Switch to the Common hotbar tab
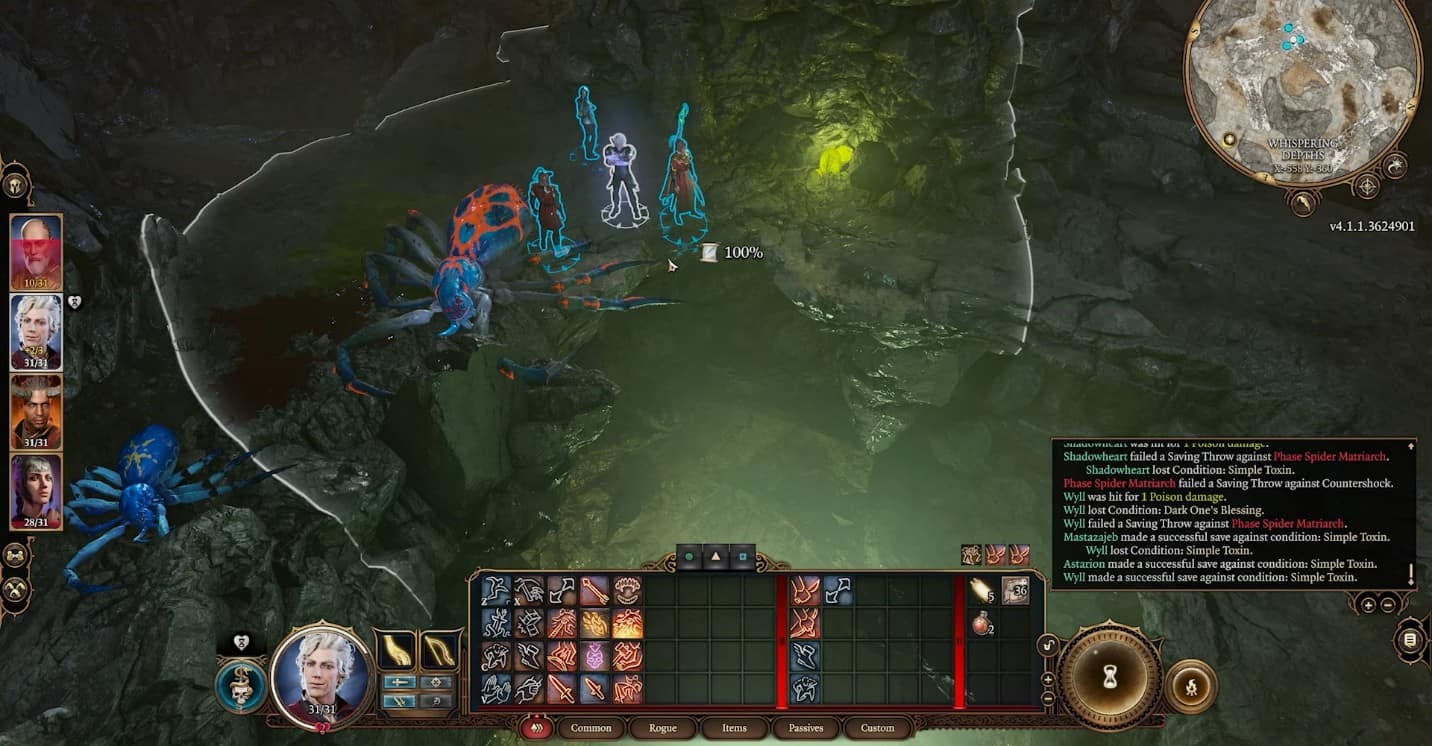The height and width of the screenshot is (746, 1432). (x=591, y=728)
